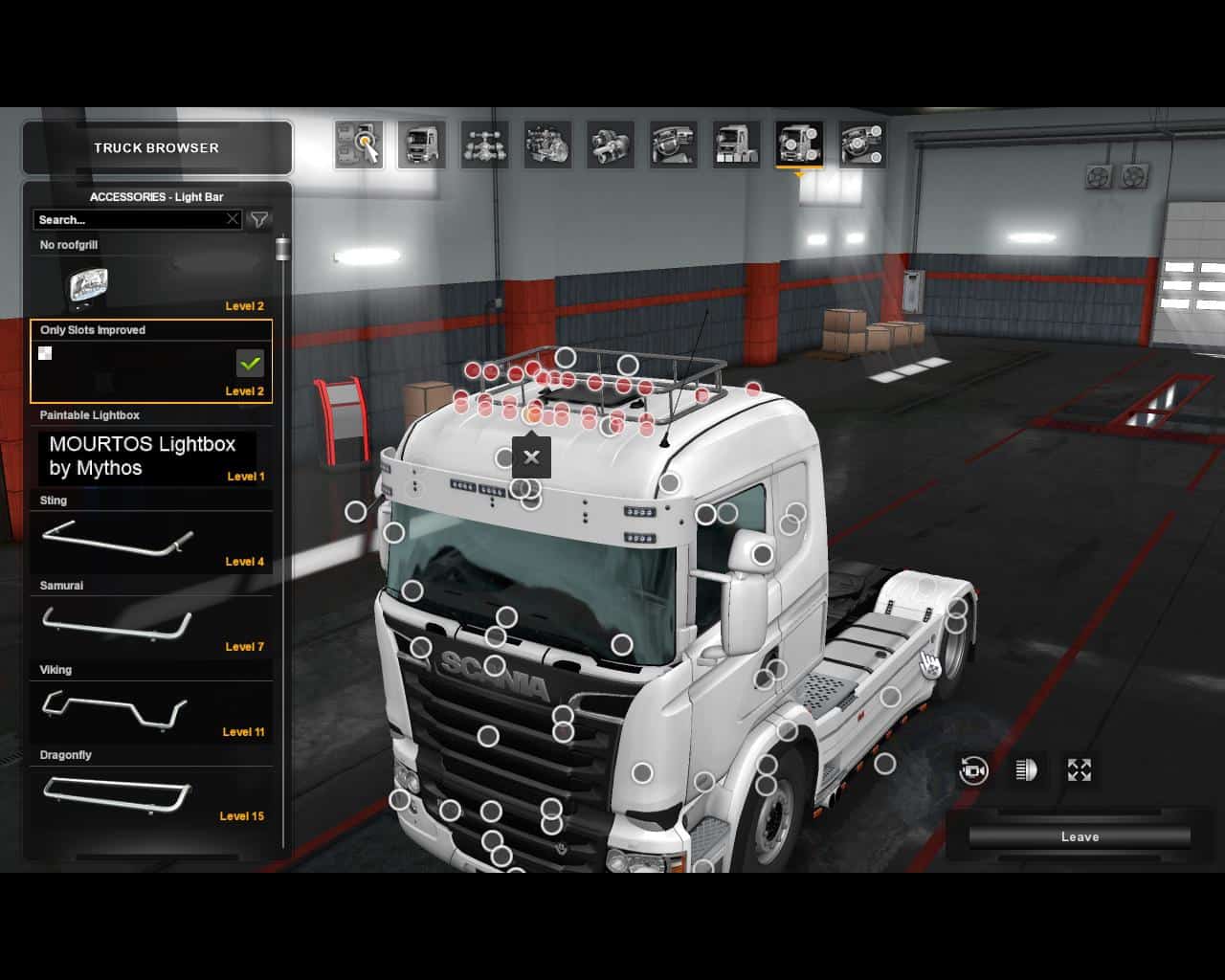Viewport: 1225px width, 980px height.
Task: Switch to fullscreen view with arrows icon
Action: click(x=1080, y=770)
